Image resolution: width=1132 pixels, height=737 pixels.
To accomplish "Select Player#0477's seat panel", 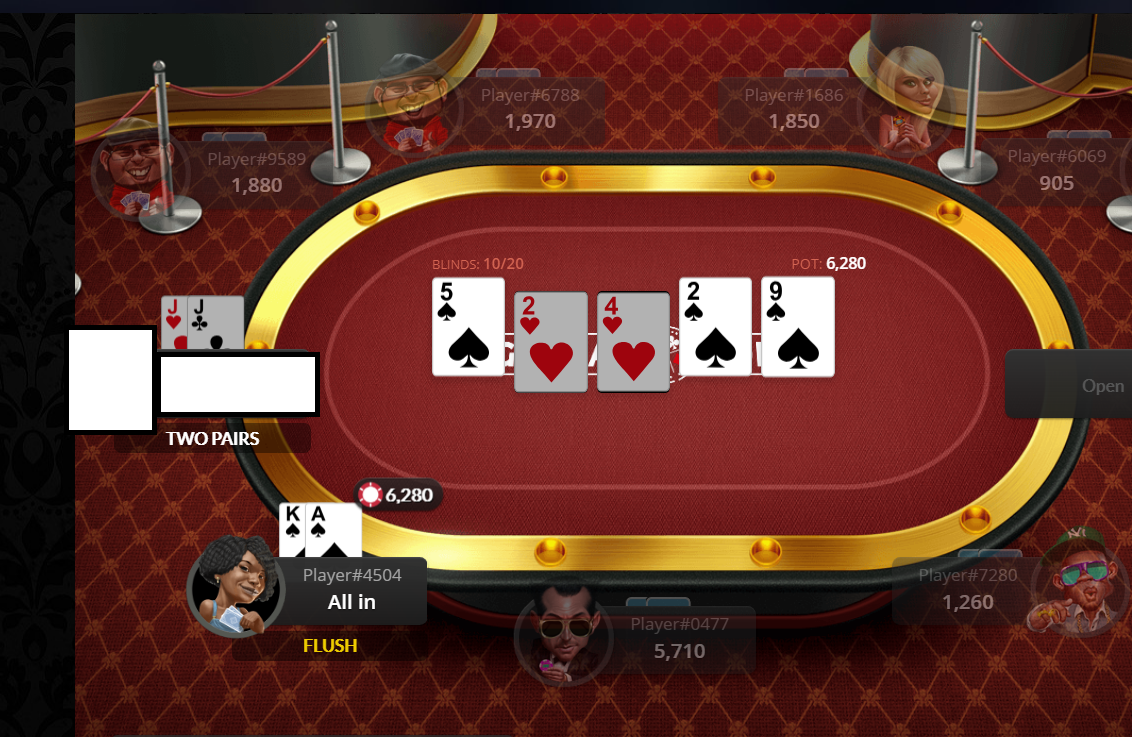I will click(x=678, y=639).
